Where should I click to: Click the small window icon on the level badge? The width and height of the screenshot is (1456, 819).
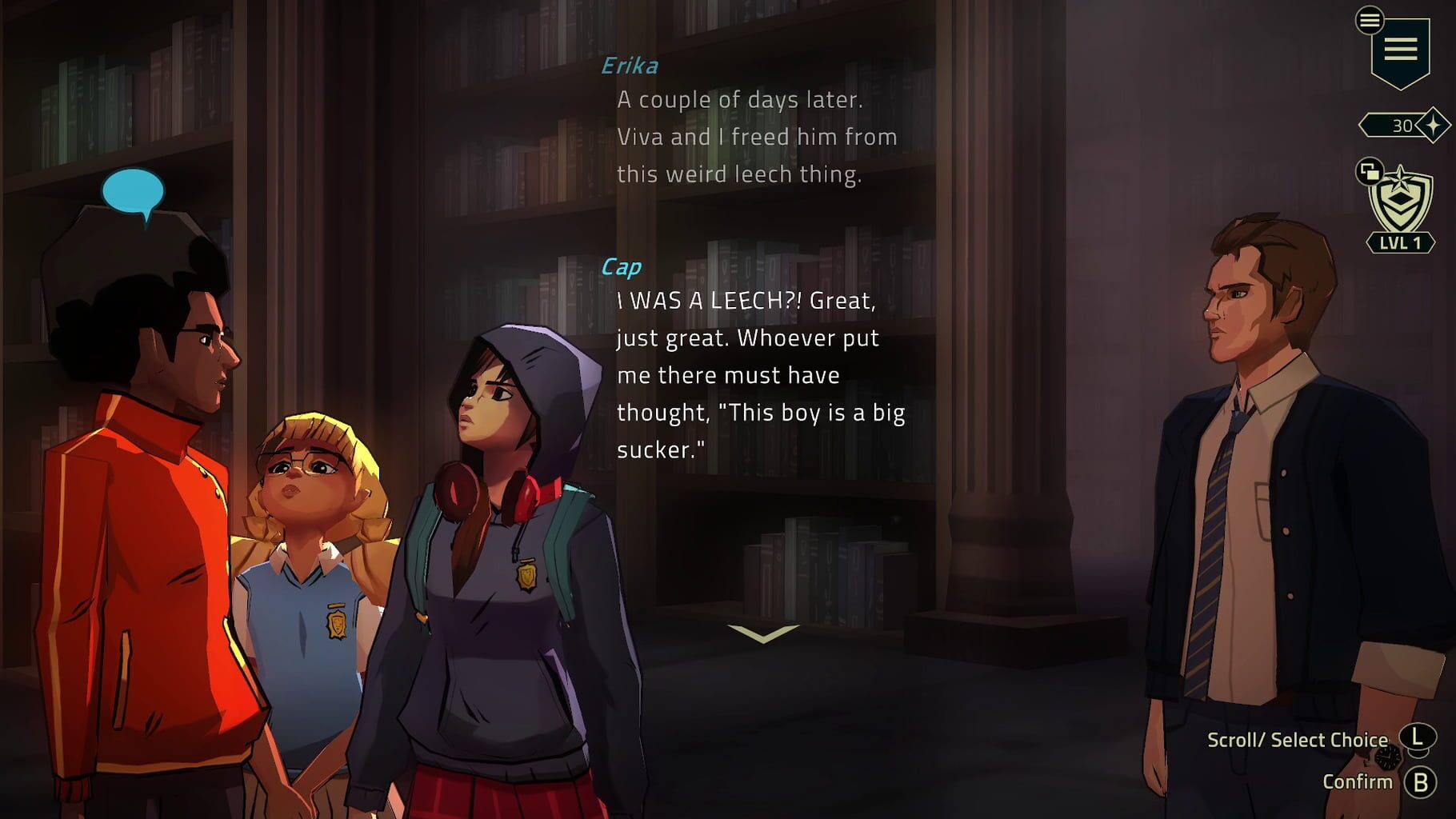click(x=1370, y=171)
